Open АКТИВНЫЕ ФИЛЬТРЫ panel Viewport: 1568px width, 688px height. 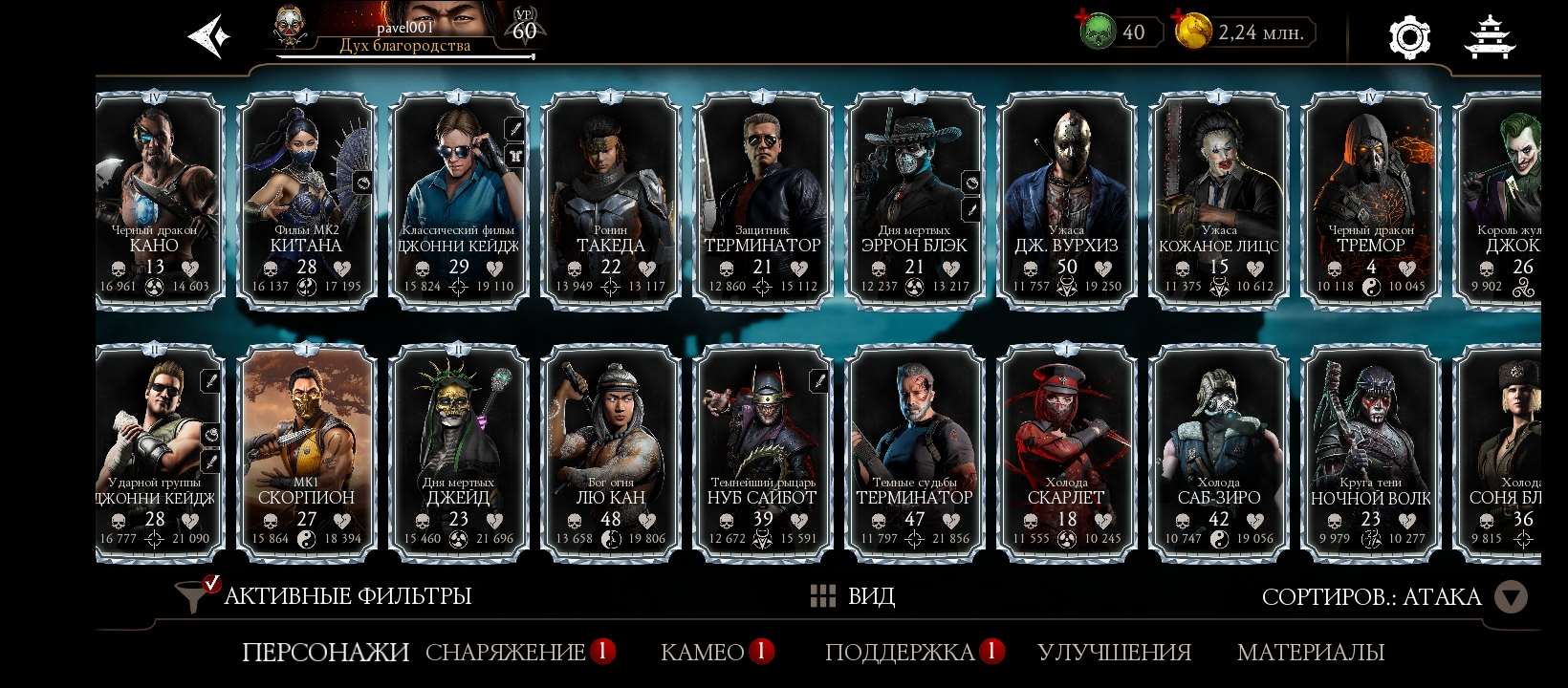(346, 594)
